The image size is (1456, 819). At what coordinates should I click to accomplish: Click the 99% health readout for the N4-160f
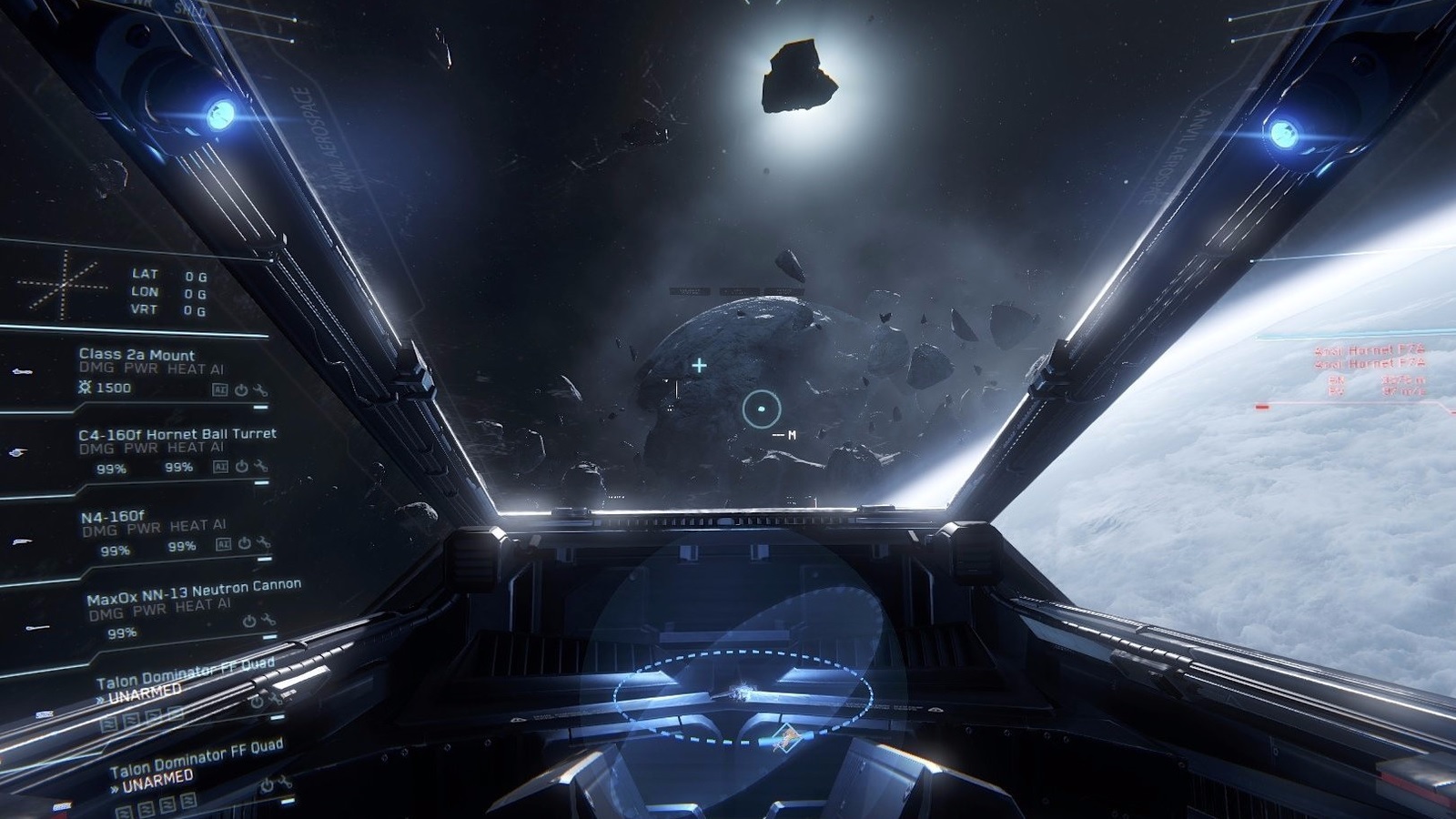pos(113,549)
